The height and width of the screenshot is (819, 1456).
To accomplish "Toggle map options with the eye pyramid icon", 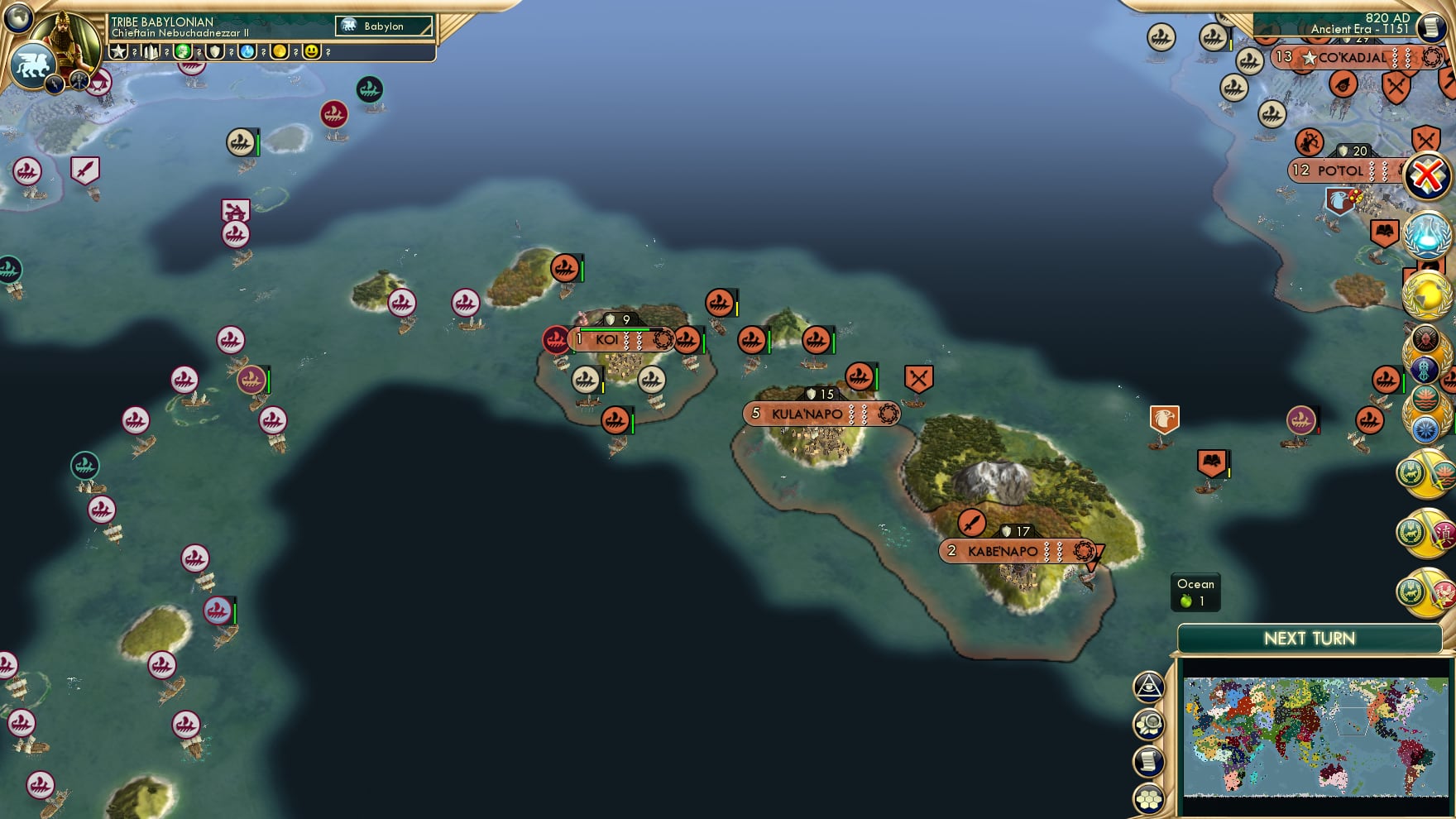I will (x=1148, y=685).
